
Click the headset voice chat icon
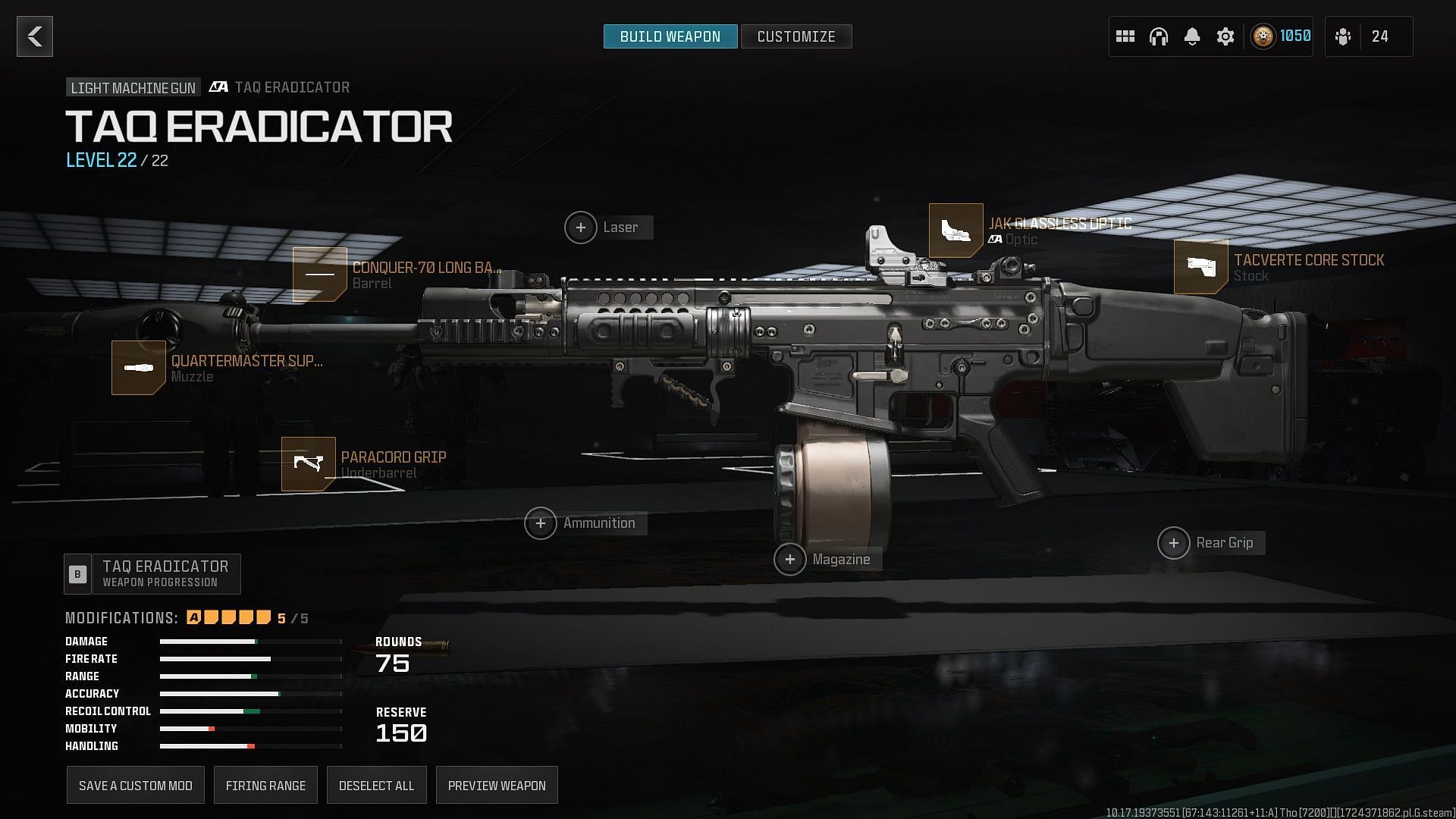[1158, 36]
